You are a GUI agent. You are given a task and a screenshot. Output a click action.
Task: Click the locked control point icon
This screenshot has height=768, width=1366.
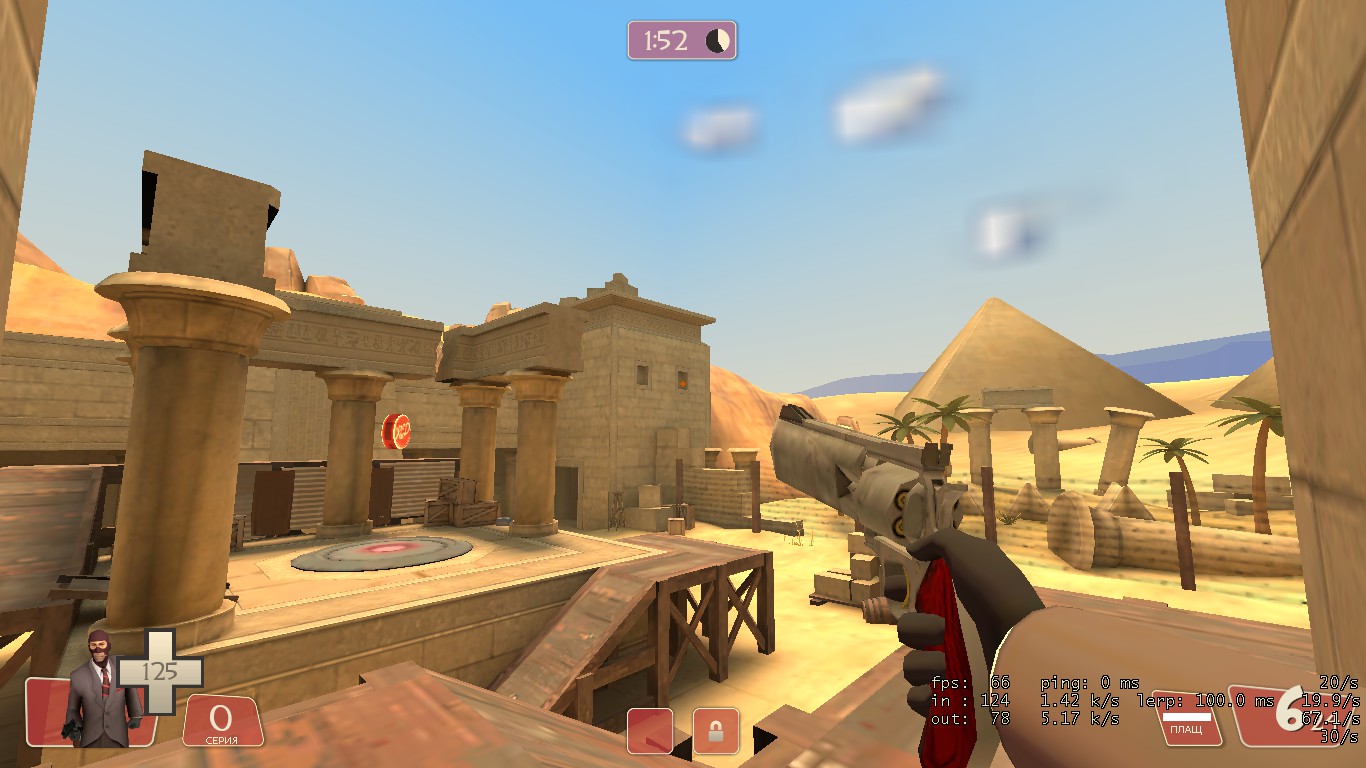[x=716, y=730]
